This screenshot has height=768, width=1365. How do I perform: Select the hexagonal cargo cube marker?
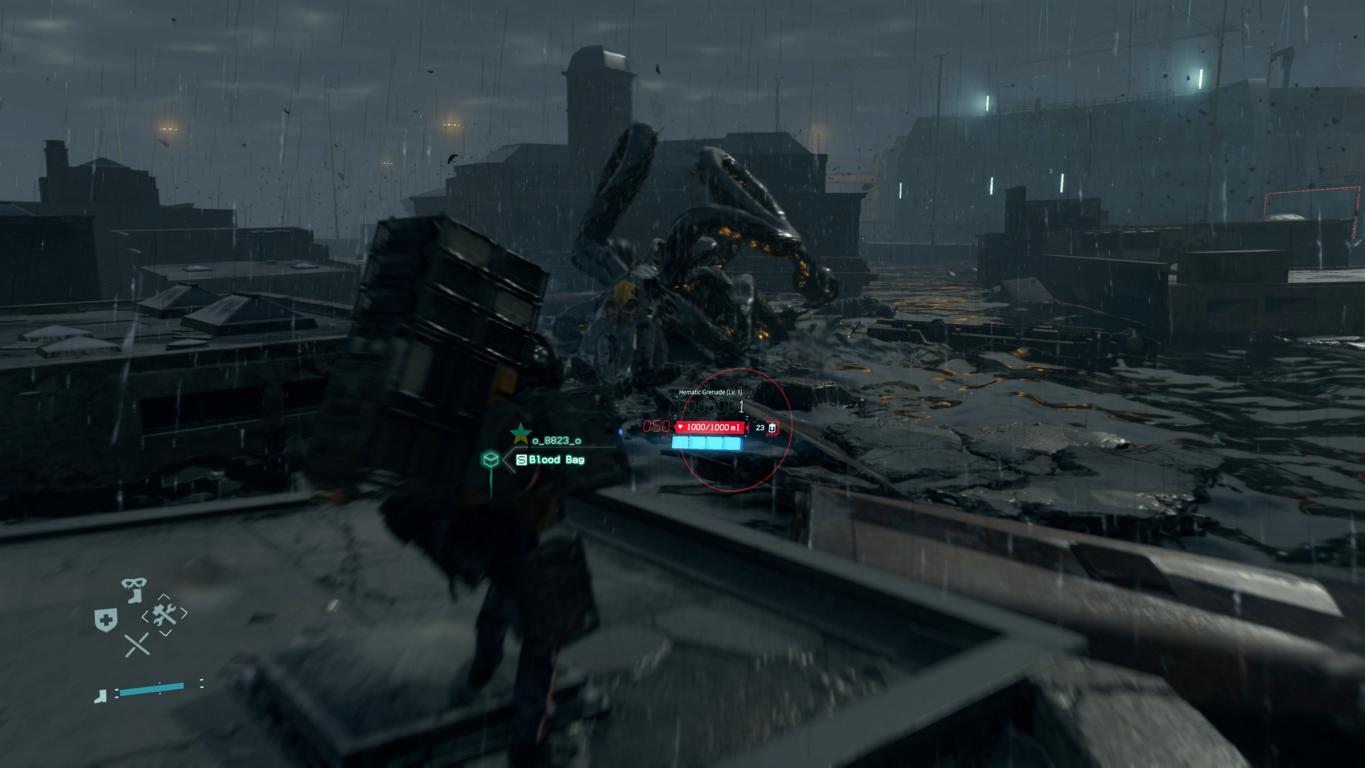pyautogui.click(x=490, y=459)
